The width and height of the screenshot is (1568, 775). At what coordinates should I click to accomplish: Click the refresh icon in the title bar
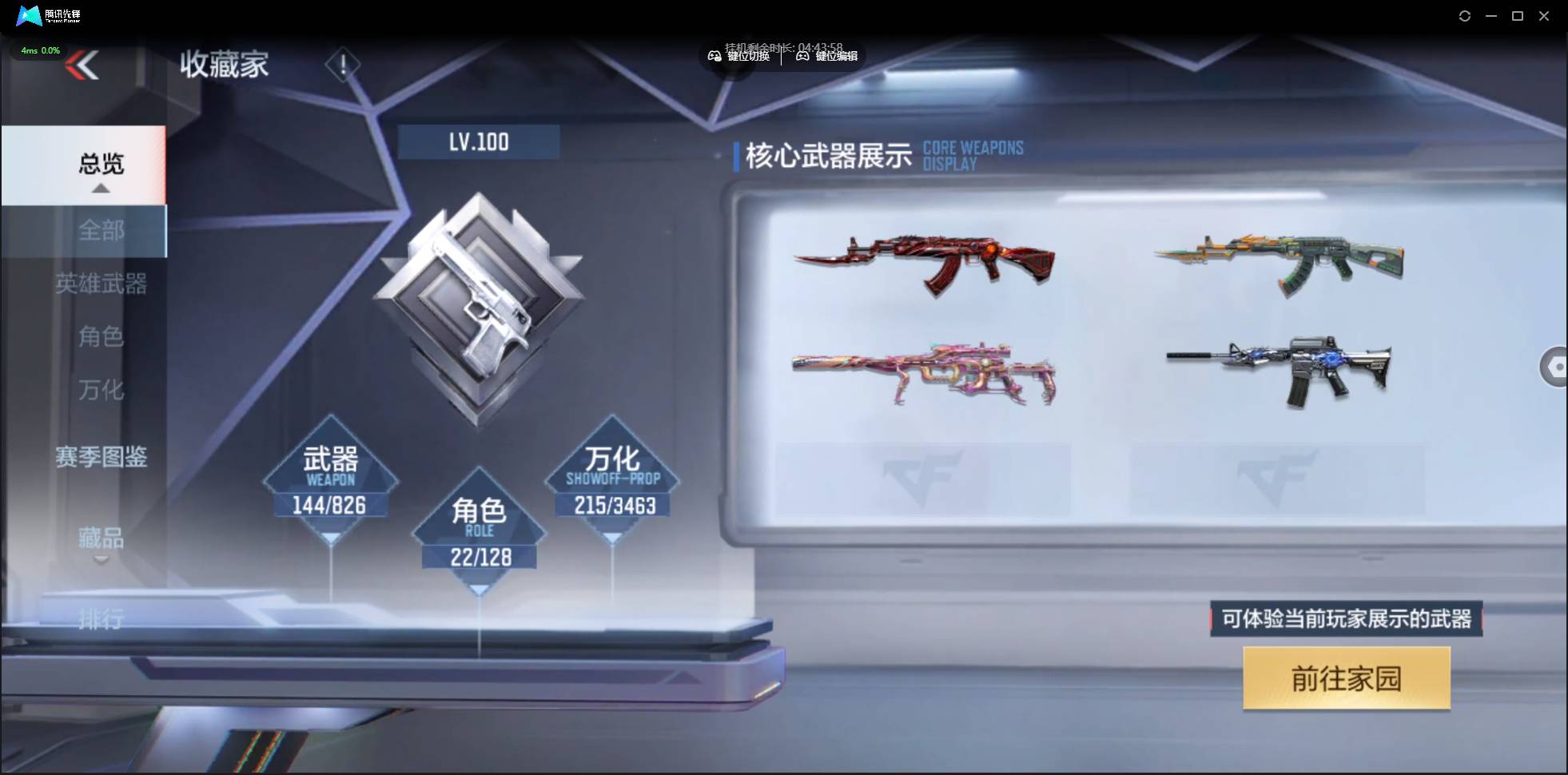tap(1466, 15)
